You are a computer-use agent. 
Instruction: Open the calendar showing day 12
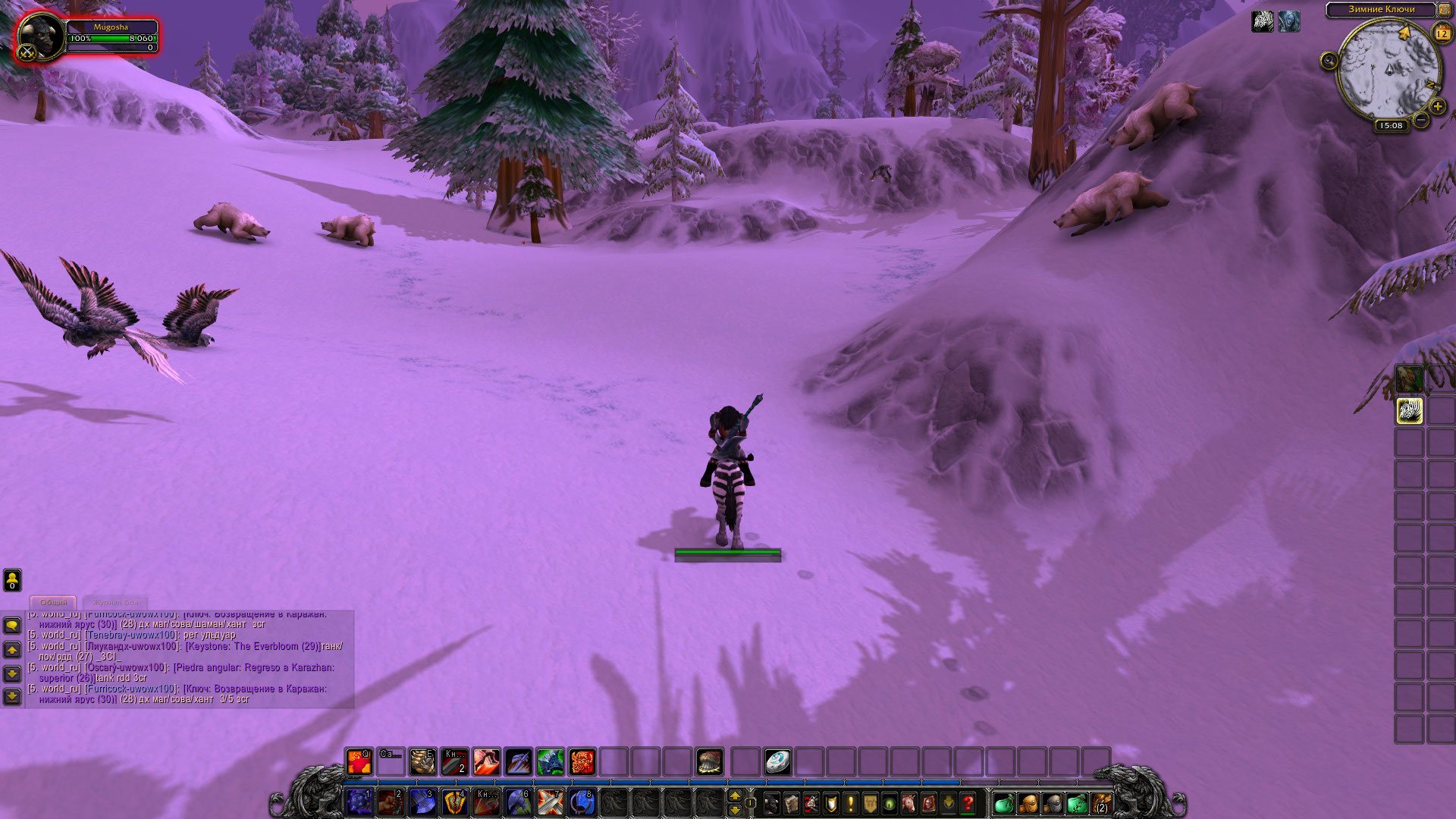click(1442, 33)
